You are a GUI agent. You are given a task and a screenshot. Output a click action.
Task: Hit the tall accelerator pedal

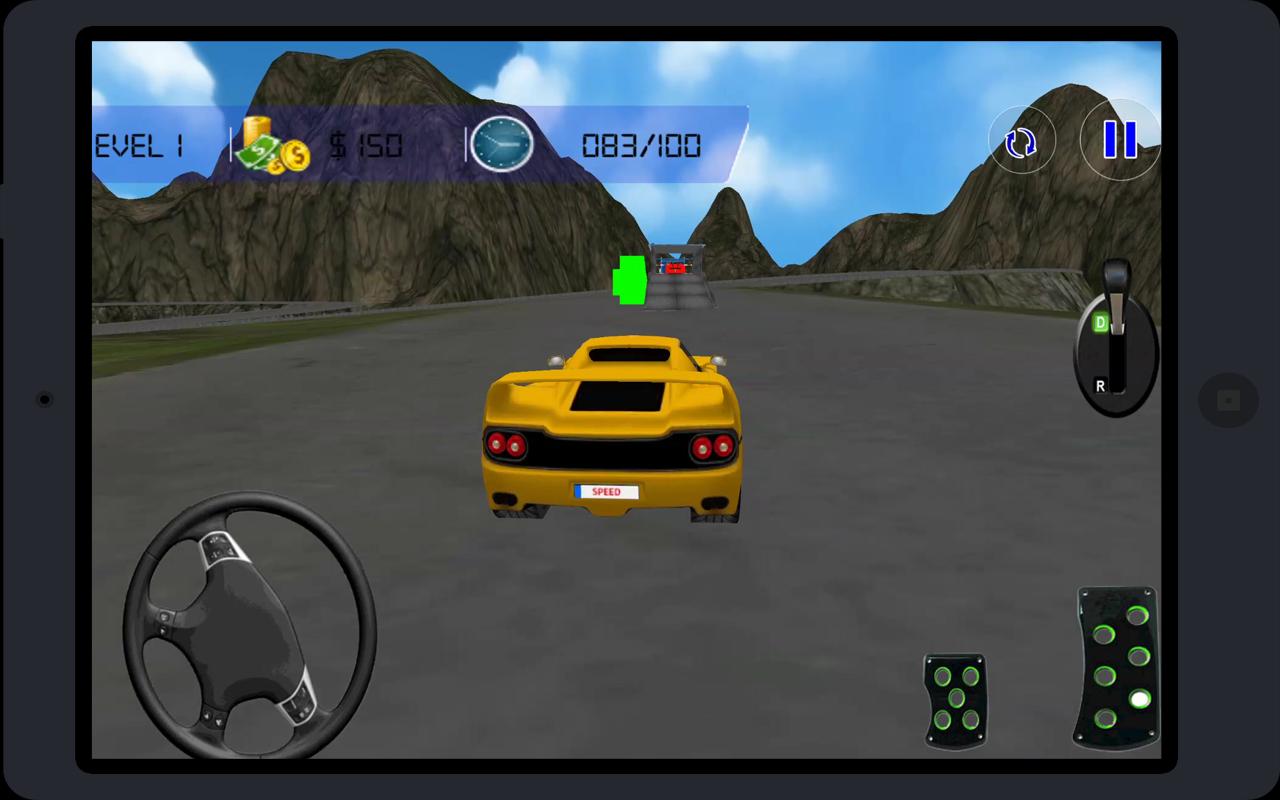pyautogui.click(x=1117, y=667)
